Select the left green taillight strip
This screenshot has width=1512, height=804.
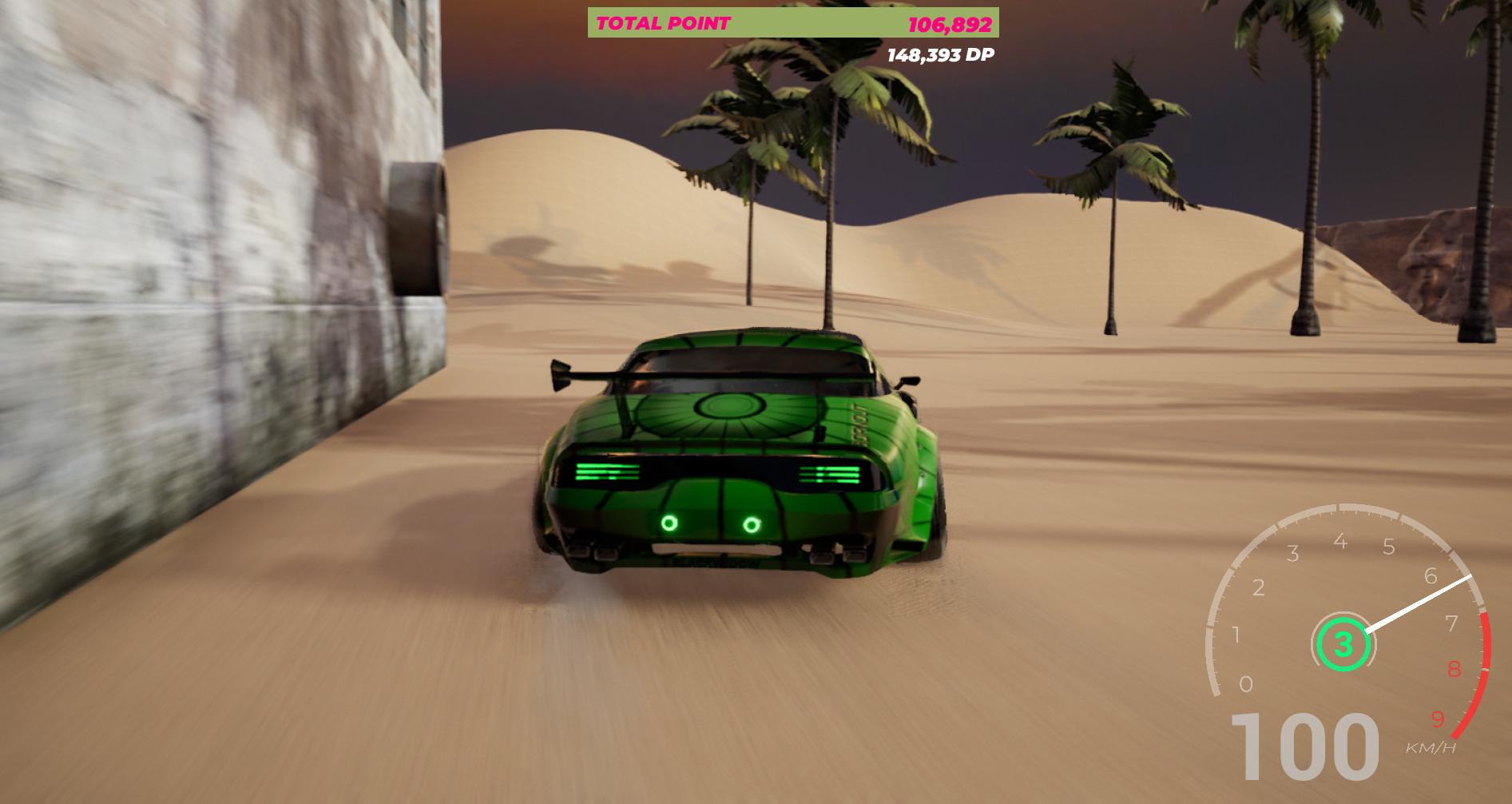click(x=609, y=473)
